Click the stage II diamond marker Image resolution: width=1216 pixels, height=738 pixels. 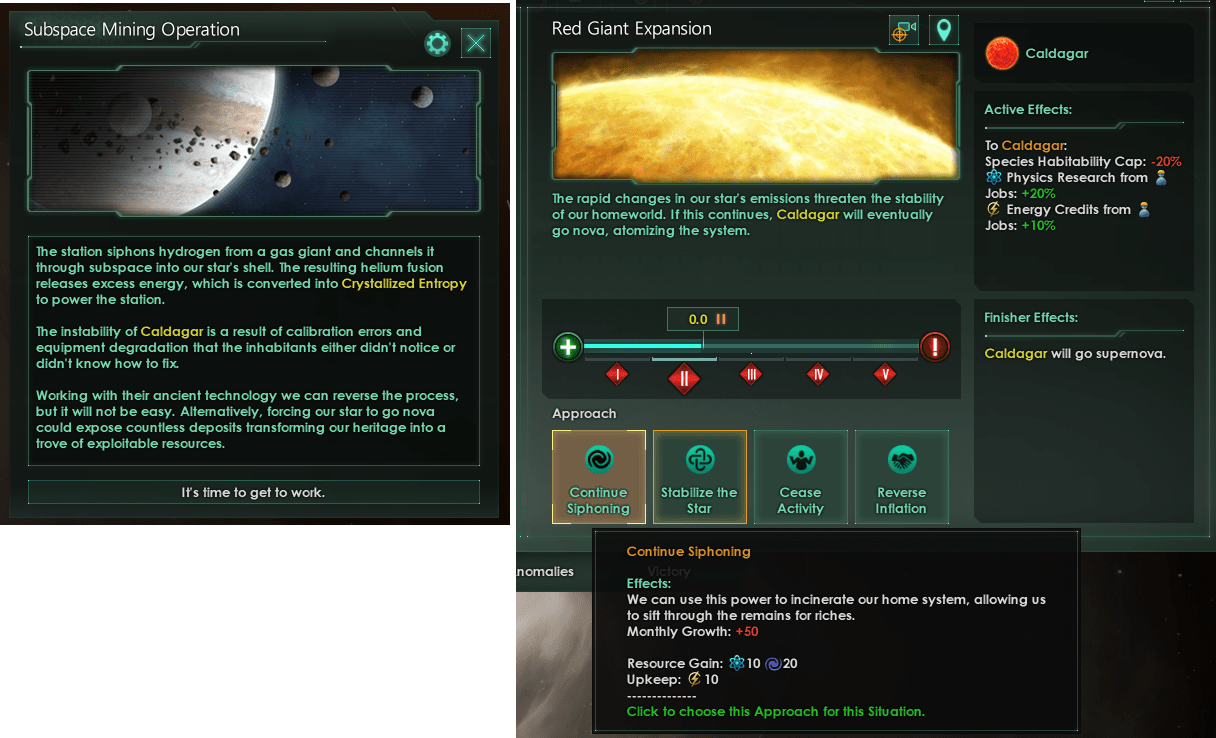(x=684, y=377)
